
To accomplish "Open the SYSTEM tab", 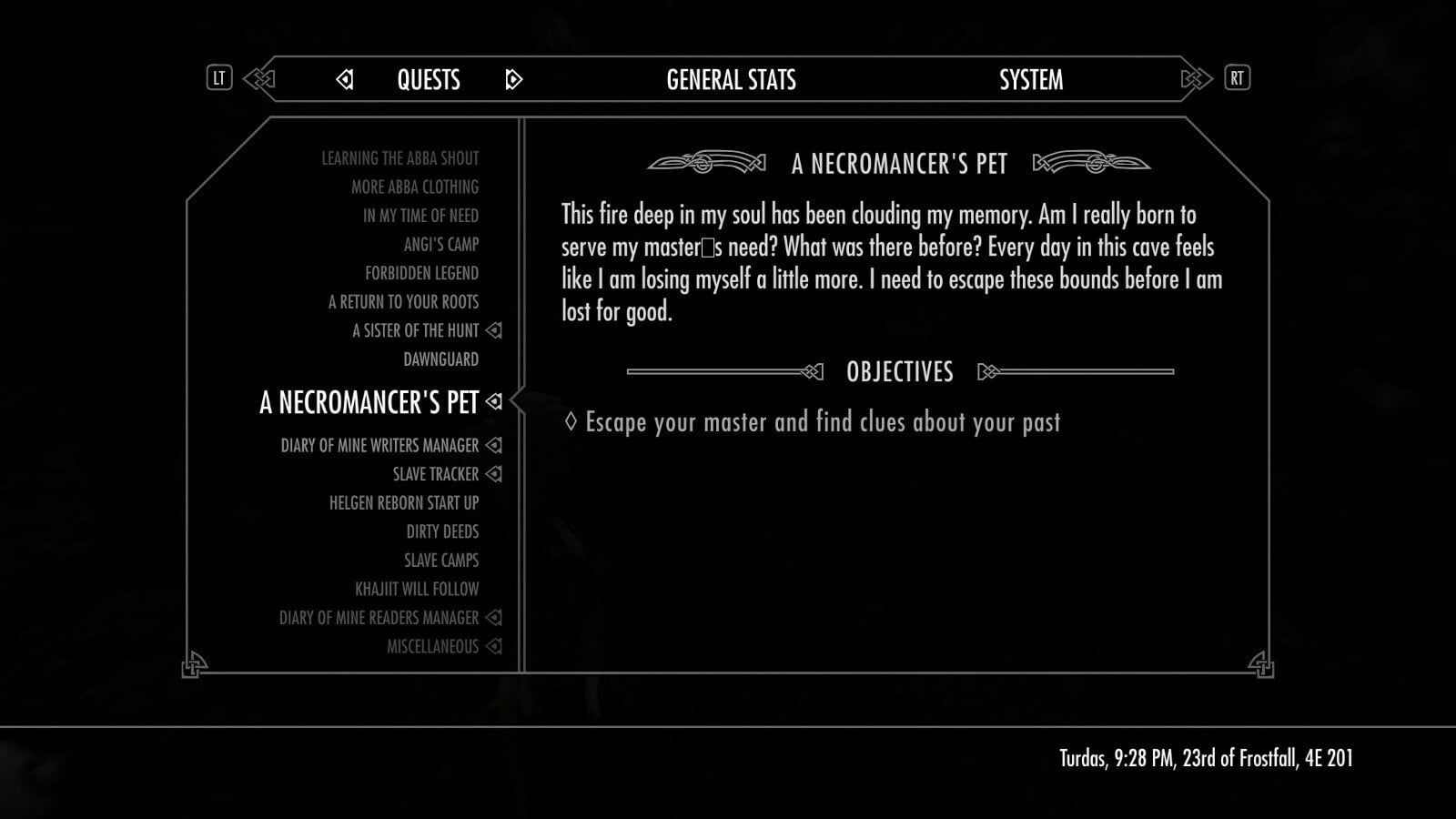I will tap(1032, 81).
